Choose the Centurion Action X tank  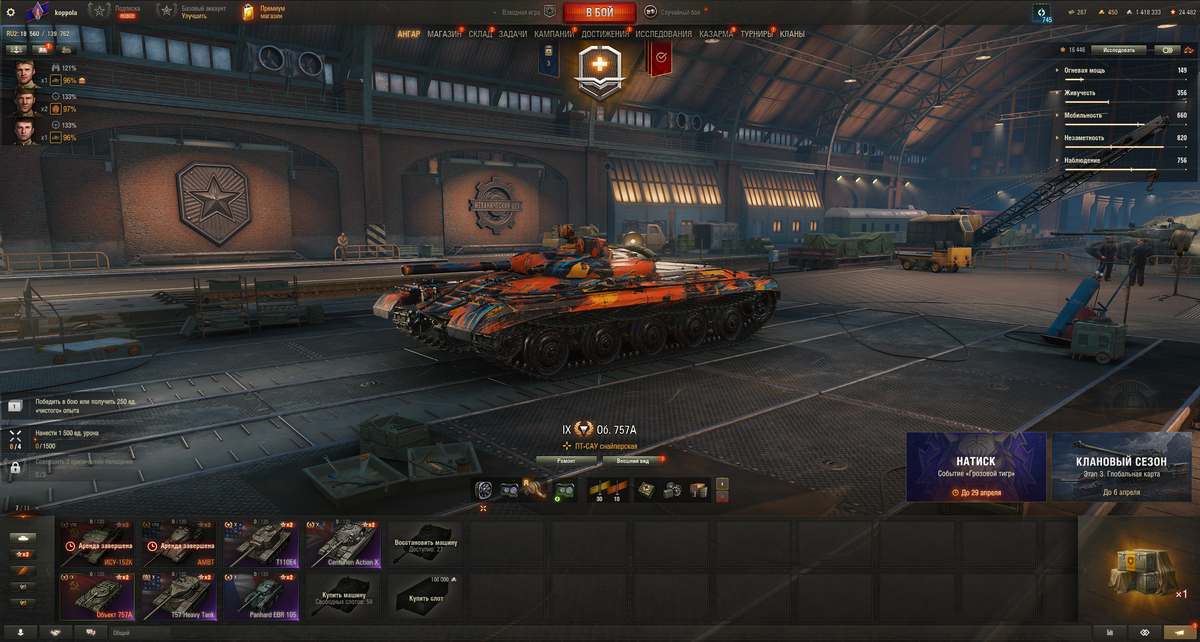point(343,544)
